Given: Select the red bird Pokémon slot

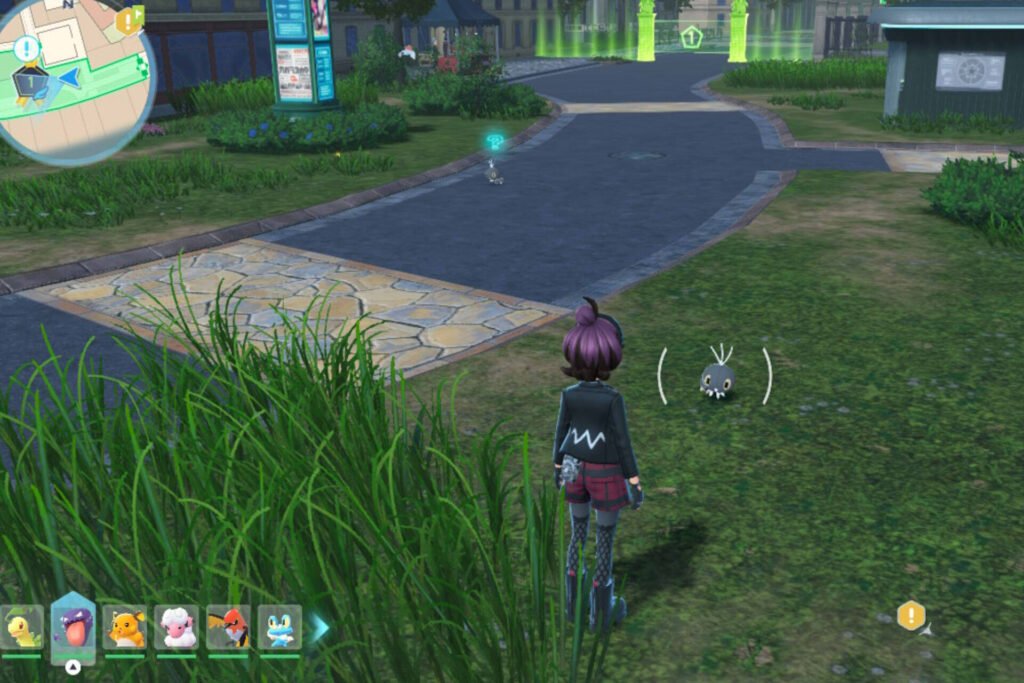Looking at the screenshot, I should point(228,628).
